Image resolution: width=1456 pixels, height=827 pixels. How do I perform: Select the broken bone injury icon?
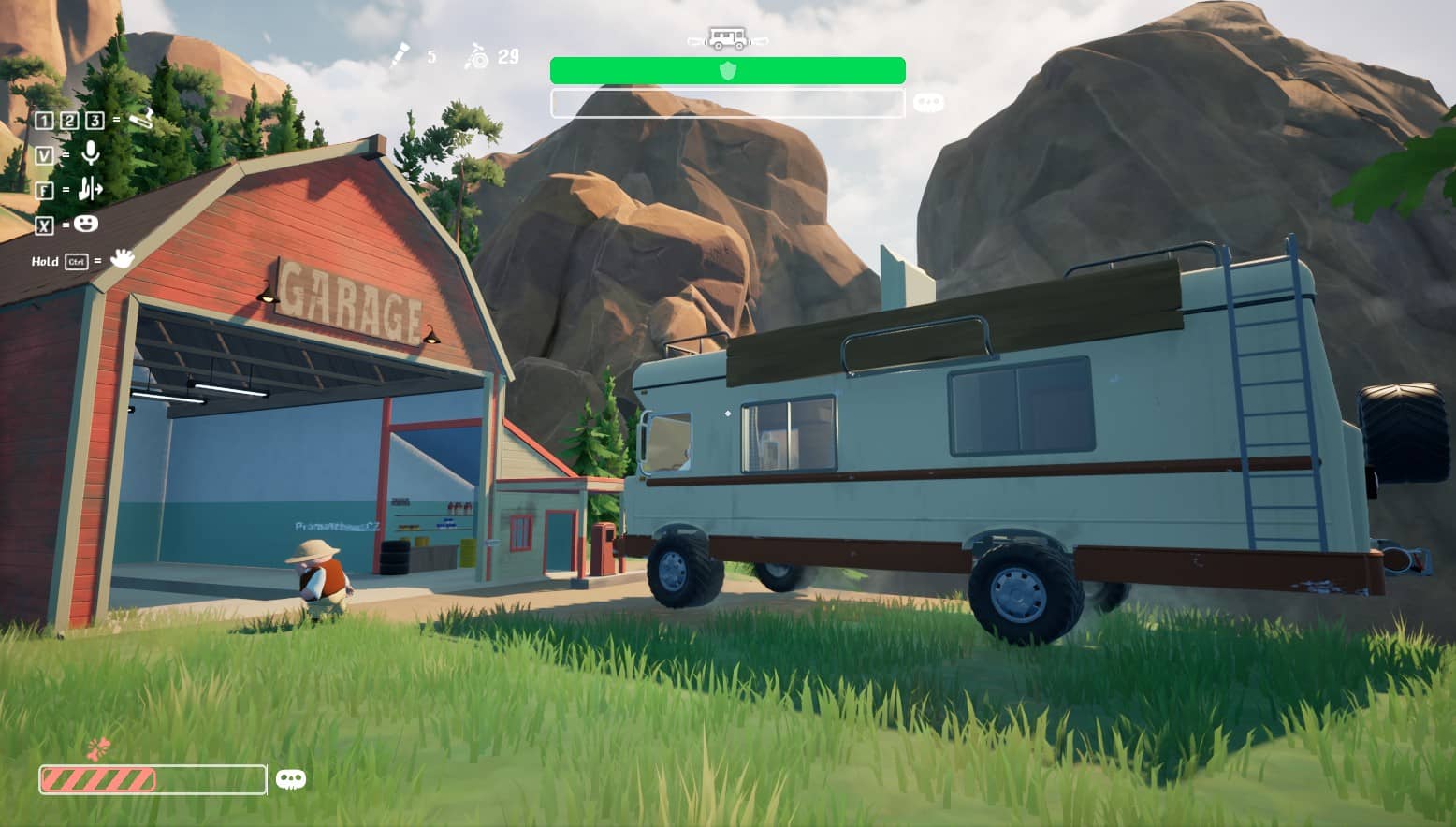tap(98, 748)
